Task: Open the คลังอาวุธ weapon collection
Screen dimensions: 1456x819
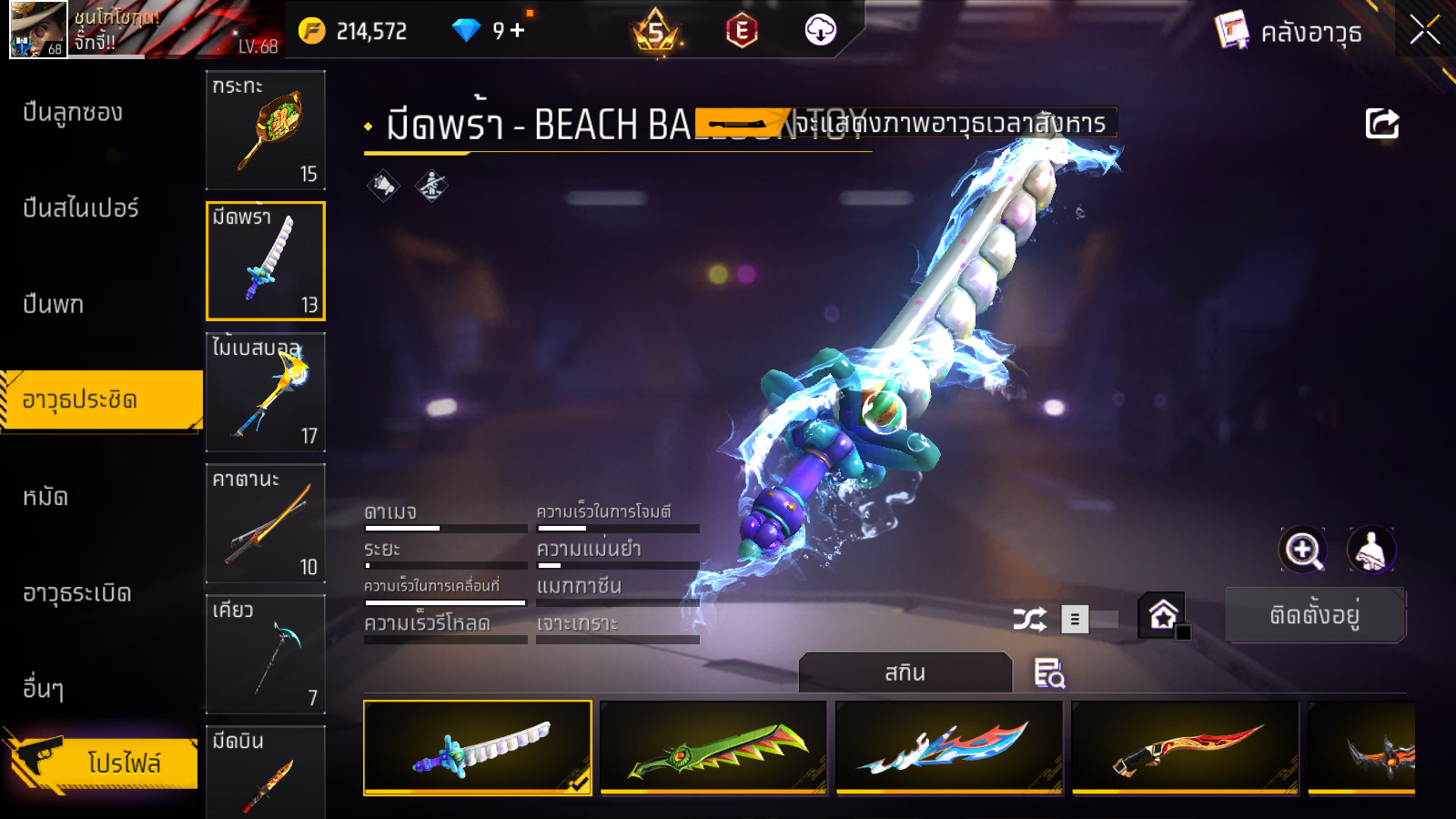Action: point(1290,32)
